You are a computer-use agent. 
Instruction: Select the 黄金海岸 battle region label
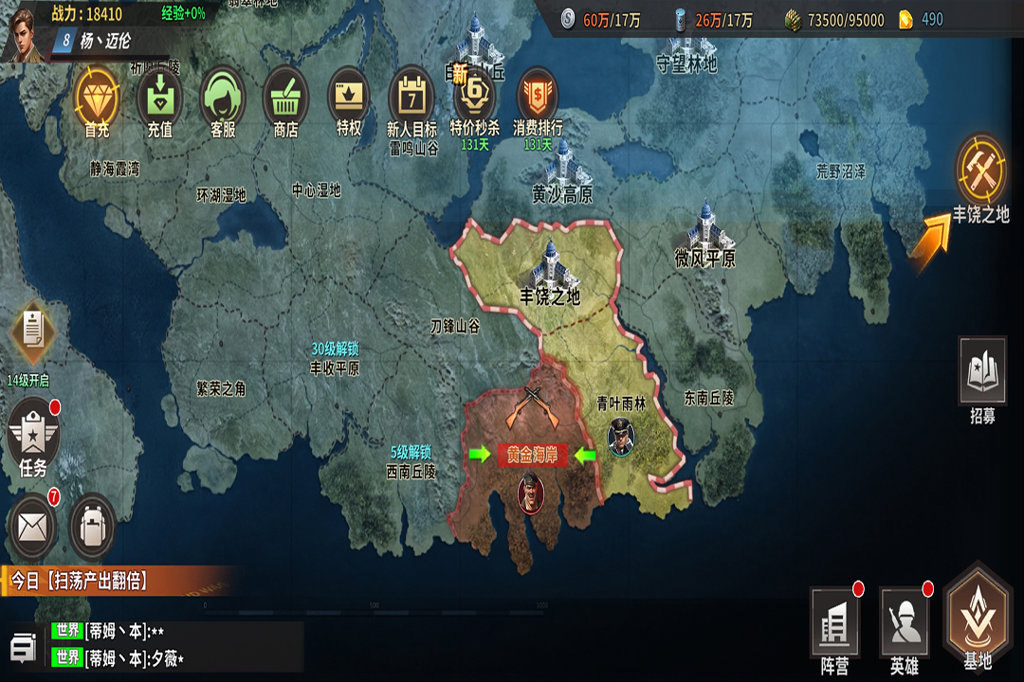[532, 455]
